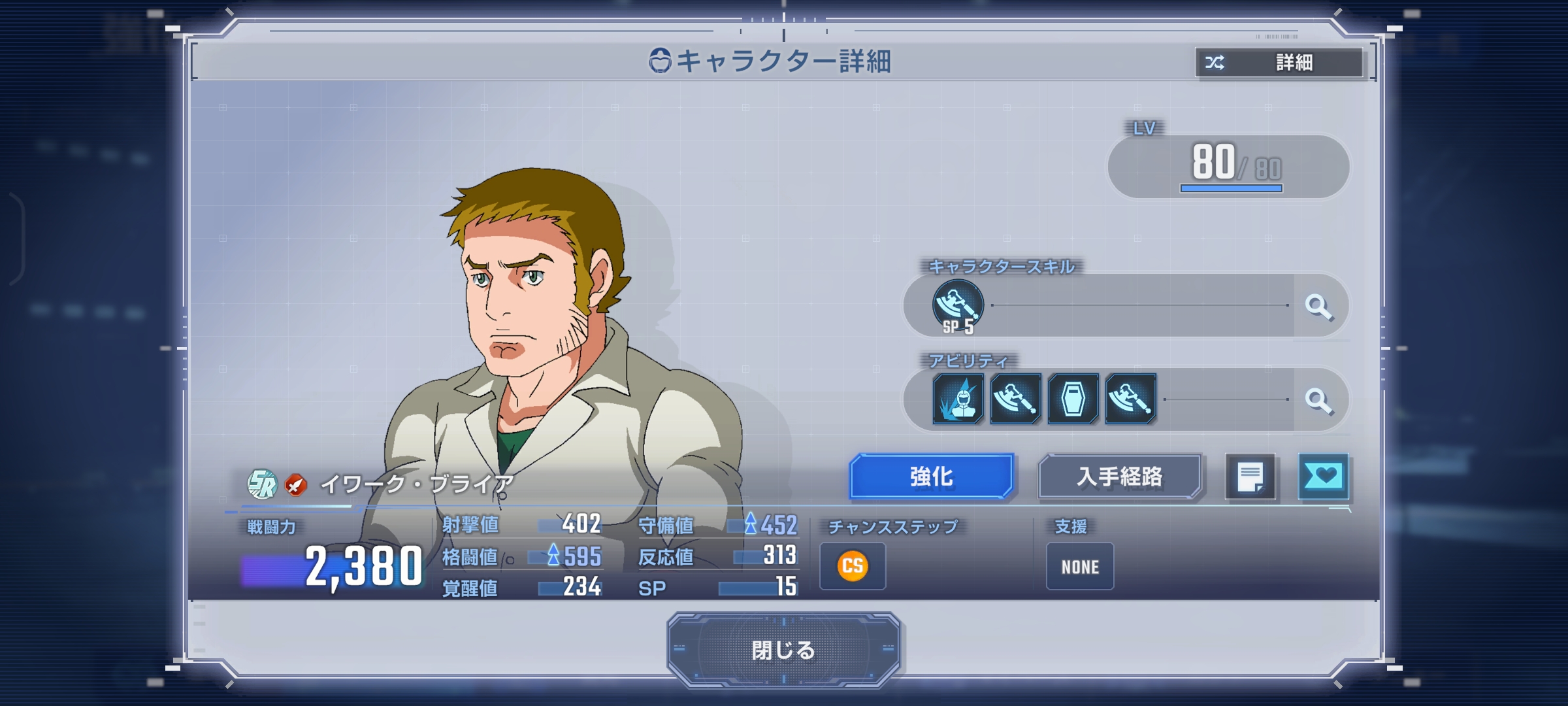Image resolution: width=1568 pixels, height=706 pixels.
Task: Inspect abilities with the magnifier icon
Action: [1318, 400]
